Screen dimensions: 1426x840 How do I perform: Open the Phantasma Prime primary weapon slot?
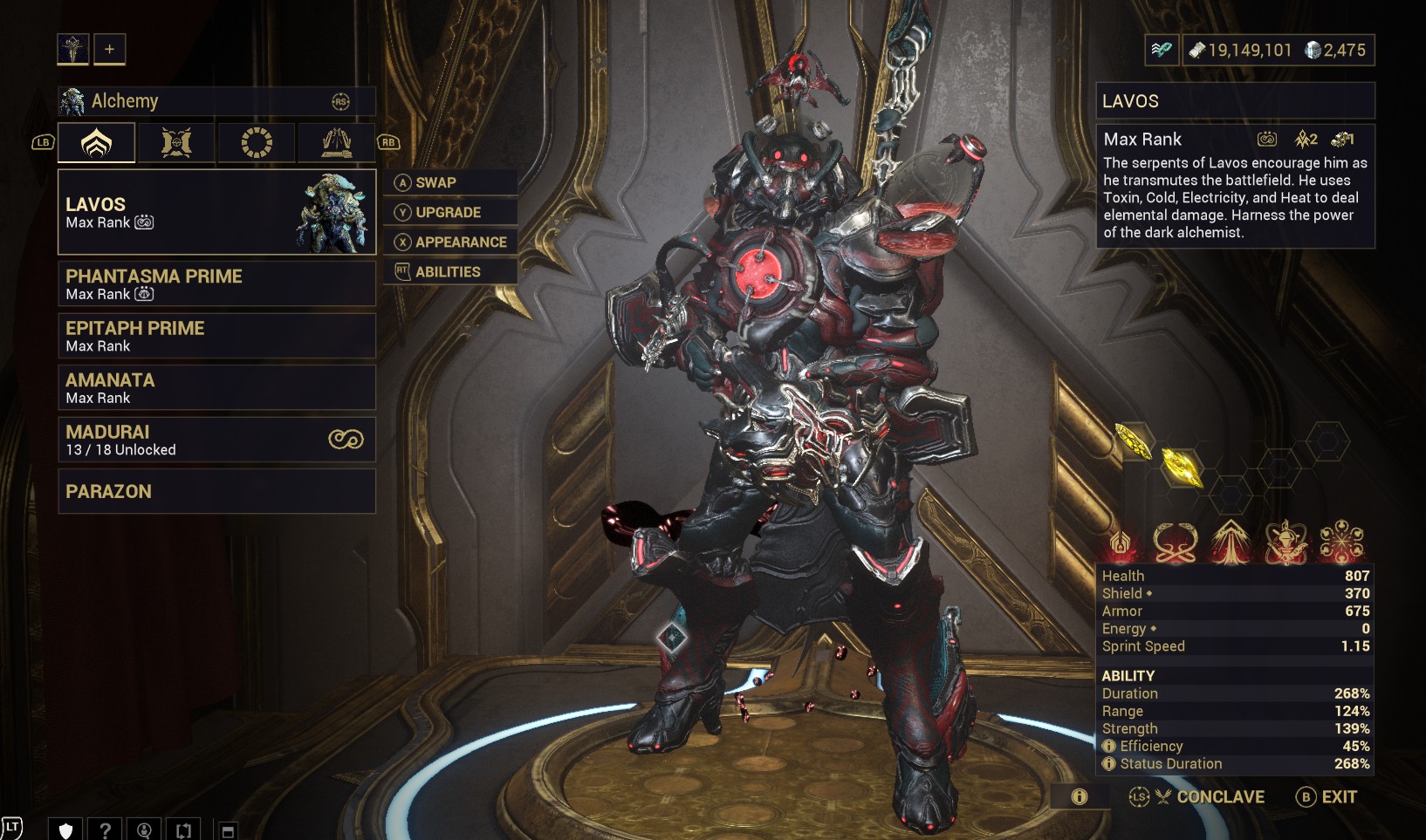pyautogui.click(x=216, y=283)
